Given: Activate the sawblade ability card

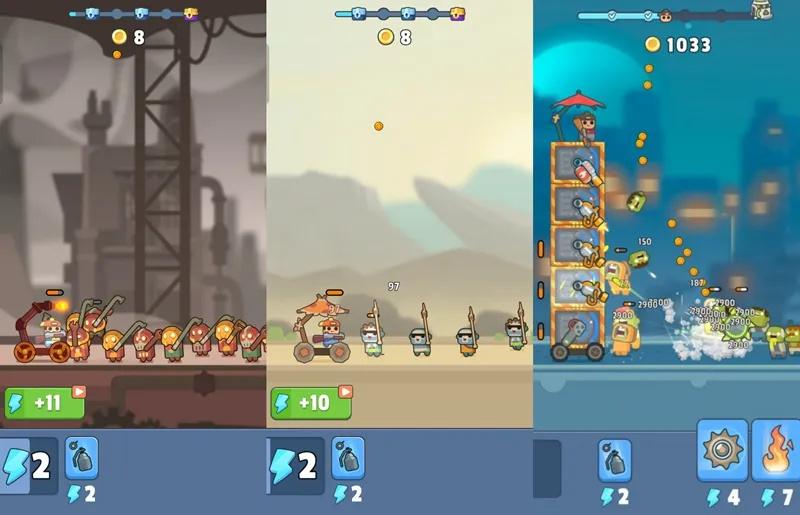Looking at the screenshot, I should click(x=722, y=452).
